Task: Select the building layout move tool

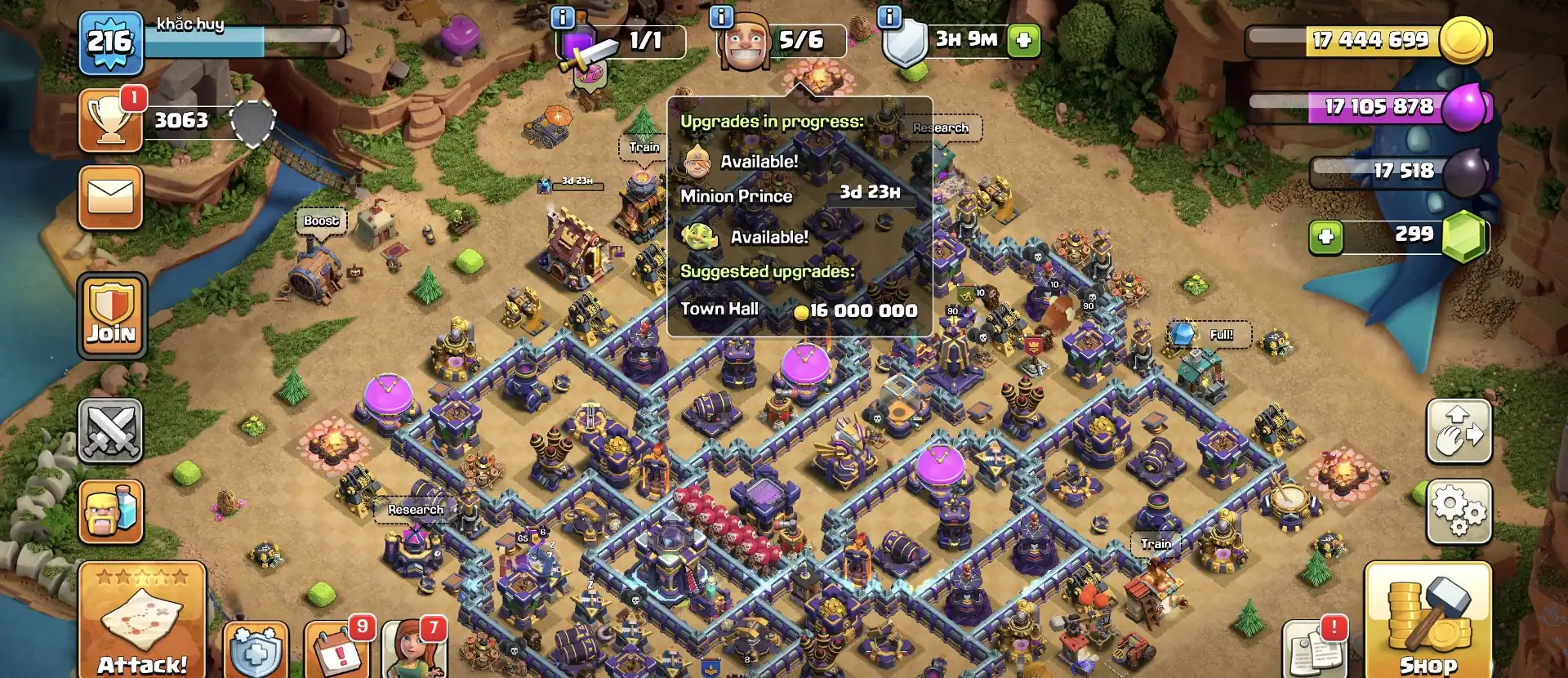Action: coord(1459,431)
